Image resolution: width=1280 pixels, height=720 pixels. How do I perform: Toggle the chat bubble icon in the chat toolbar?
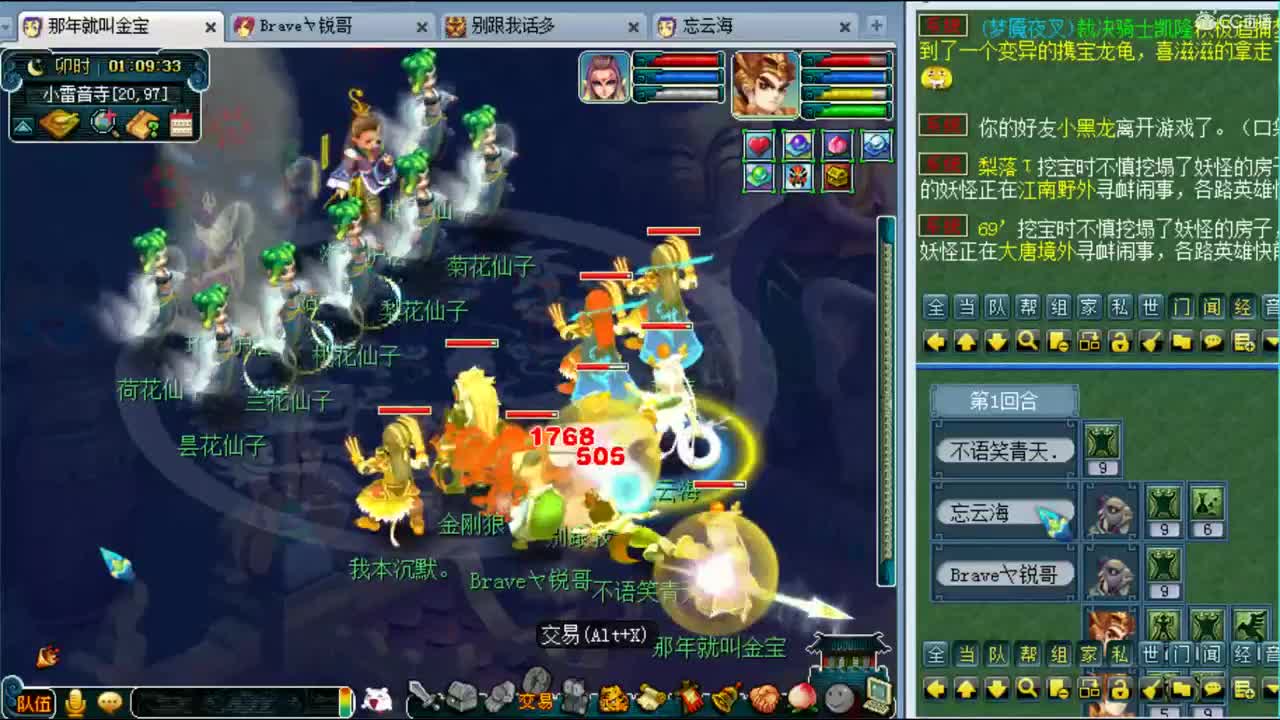click(x=1214, y=343)
